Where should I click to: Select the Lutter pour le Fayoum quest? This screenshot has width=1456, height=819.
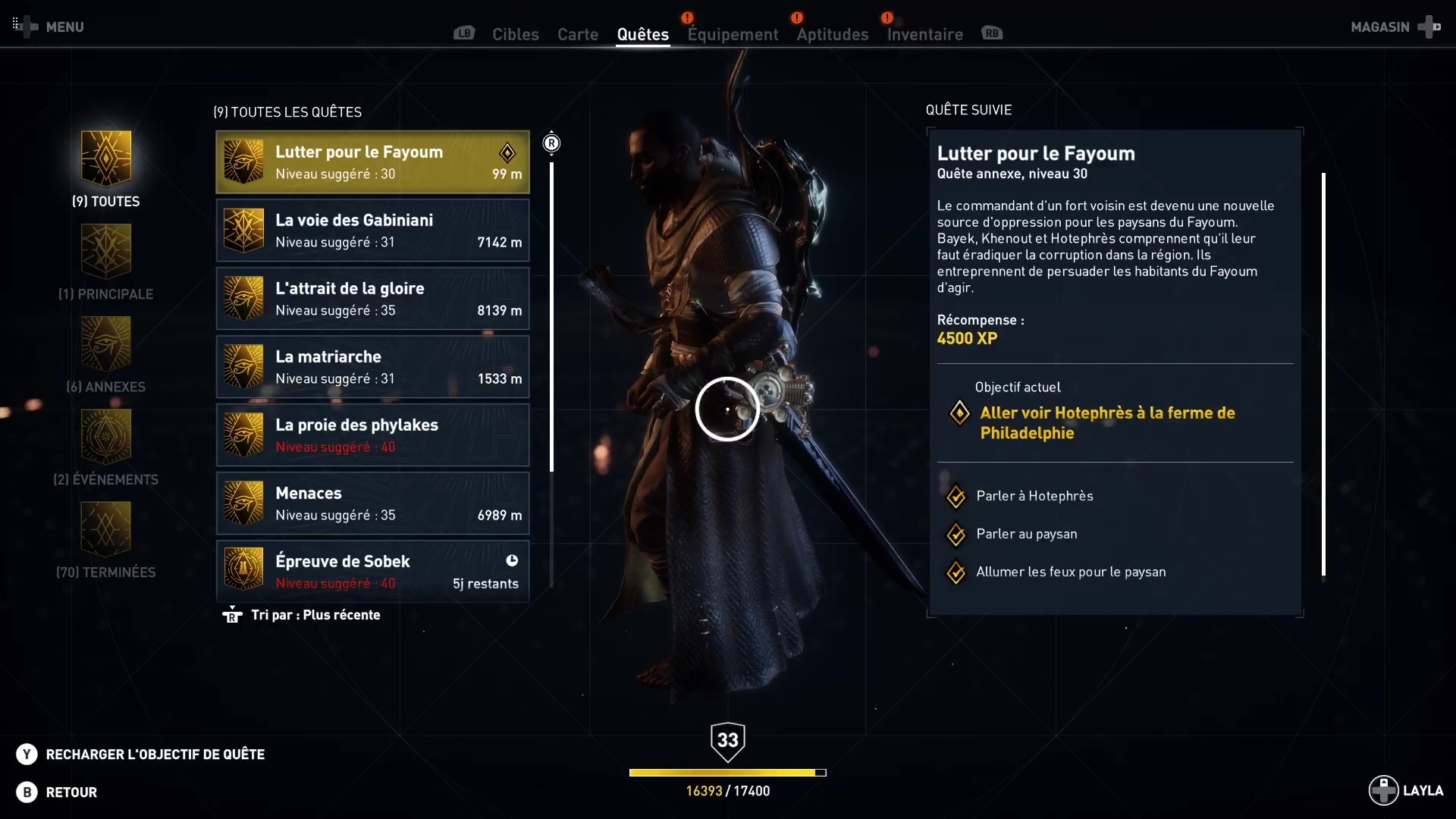372,162
